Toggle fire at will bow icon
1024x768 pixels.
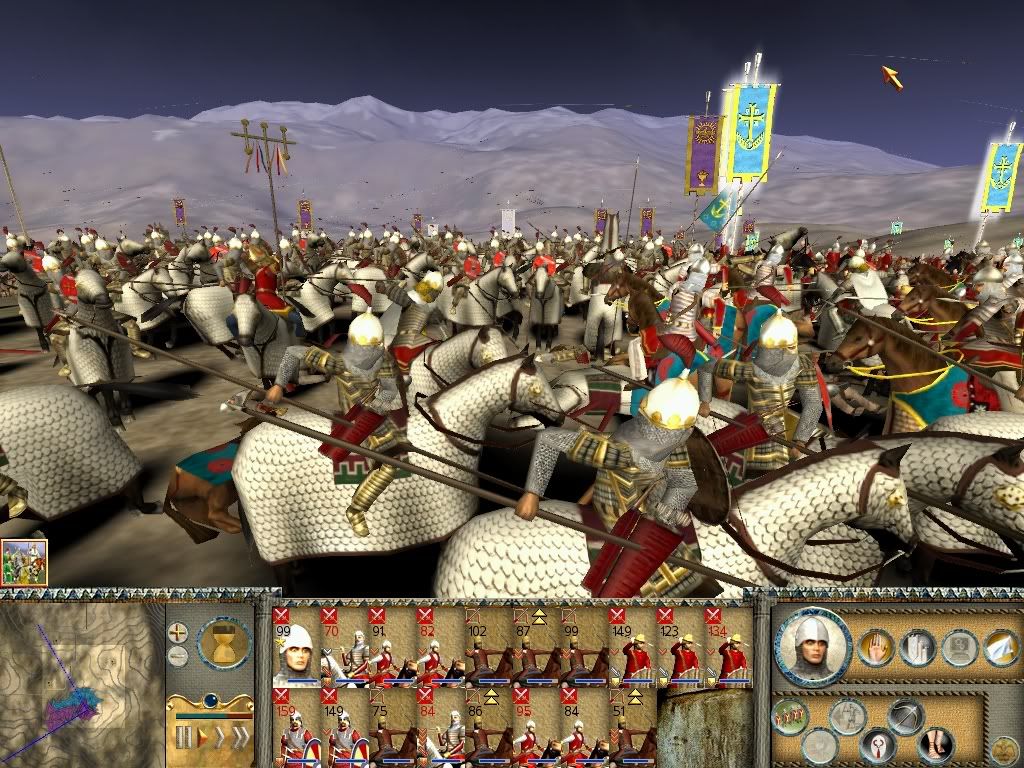905,716
